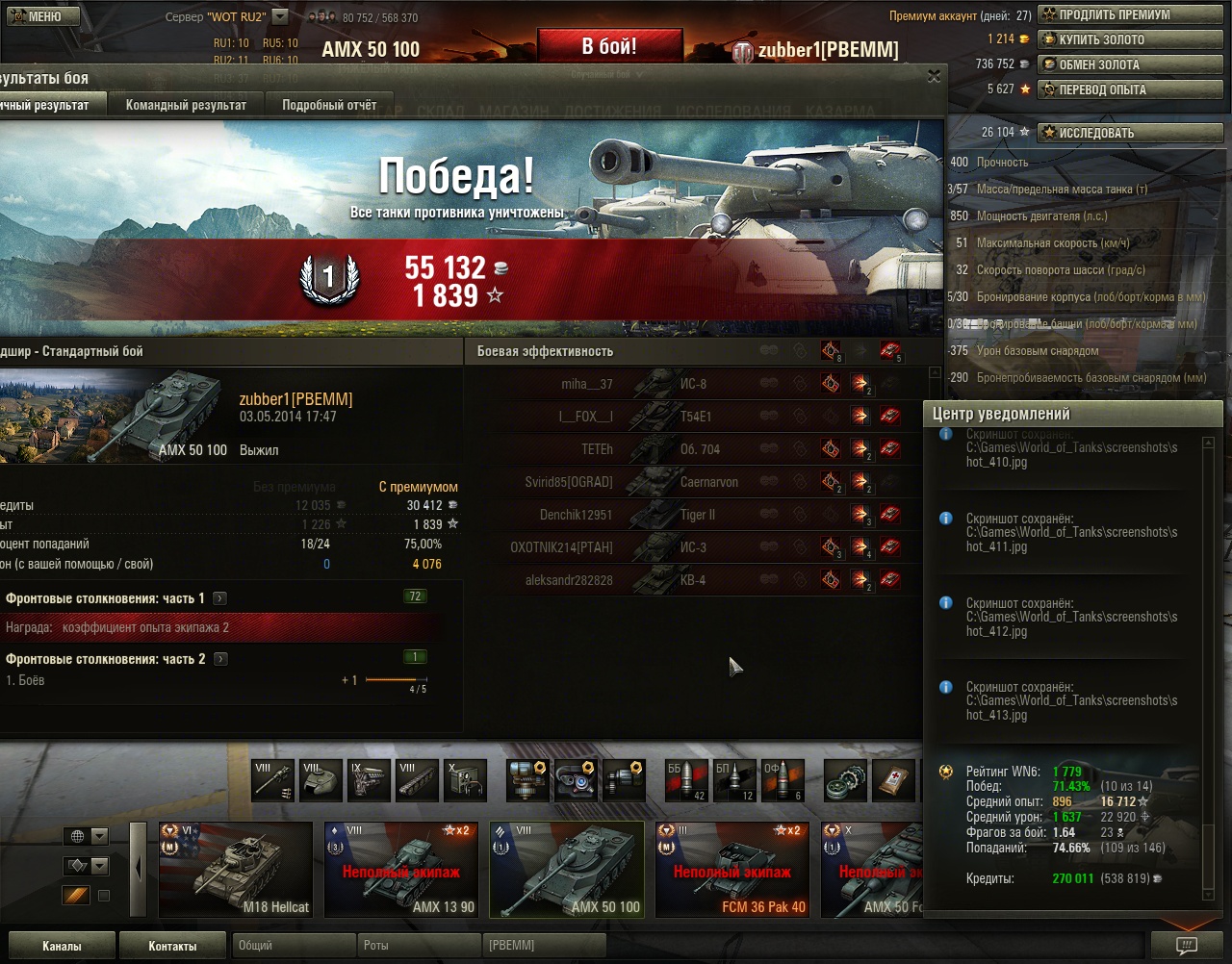
Task: Open the main Меню button
Action: [x=37, y=16]
